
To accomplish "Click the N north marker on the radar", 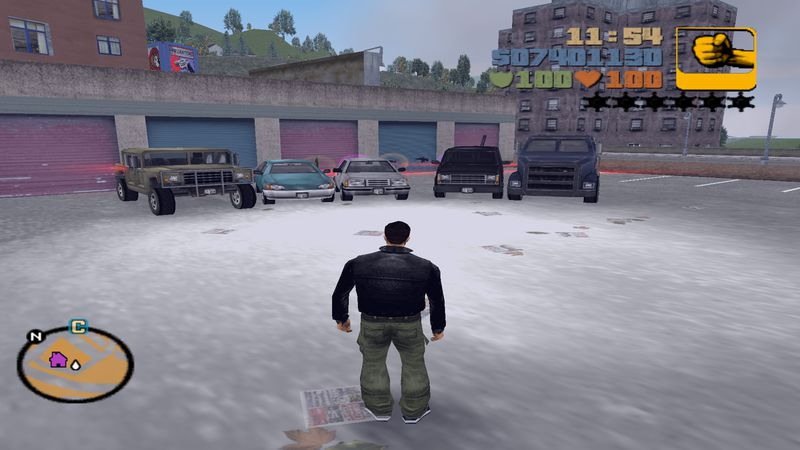I will [x=36, y=335].
